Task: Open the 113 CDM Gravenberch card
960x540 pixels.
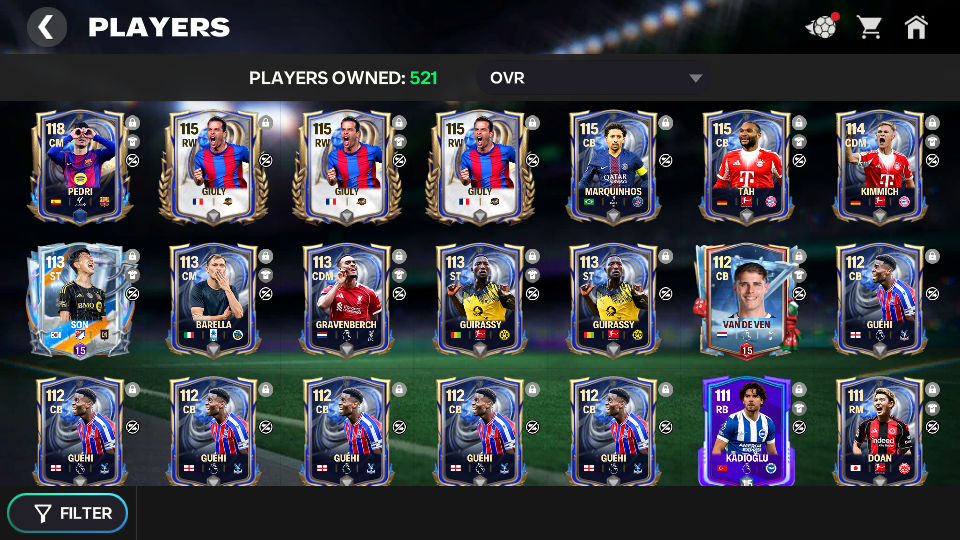Action: (x=344, y=298)
